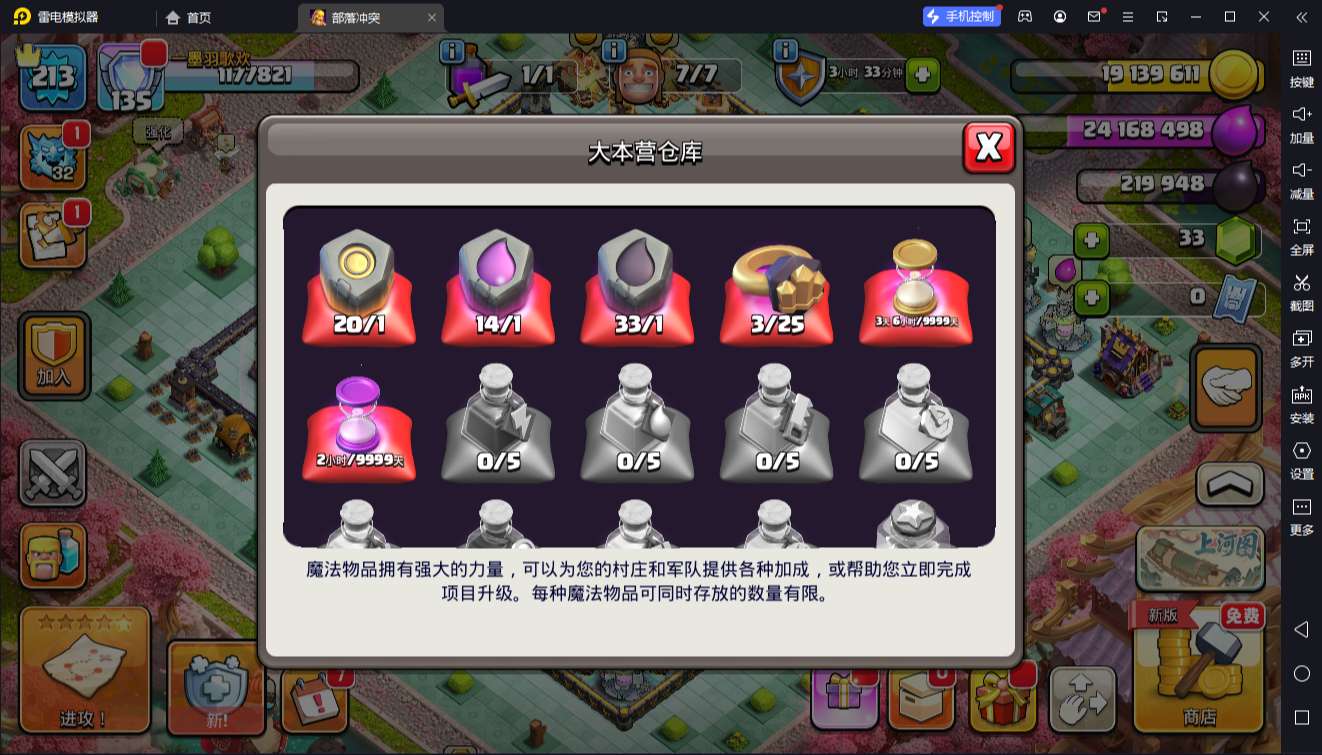Open the quick train barbarian icon
This screenshot has width=1322, height=755.
click(54, 556)
